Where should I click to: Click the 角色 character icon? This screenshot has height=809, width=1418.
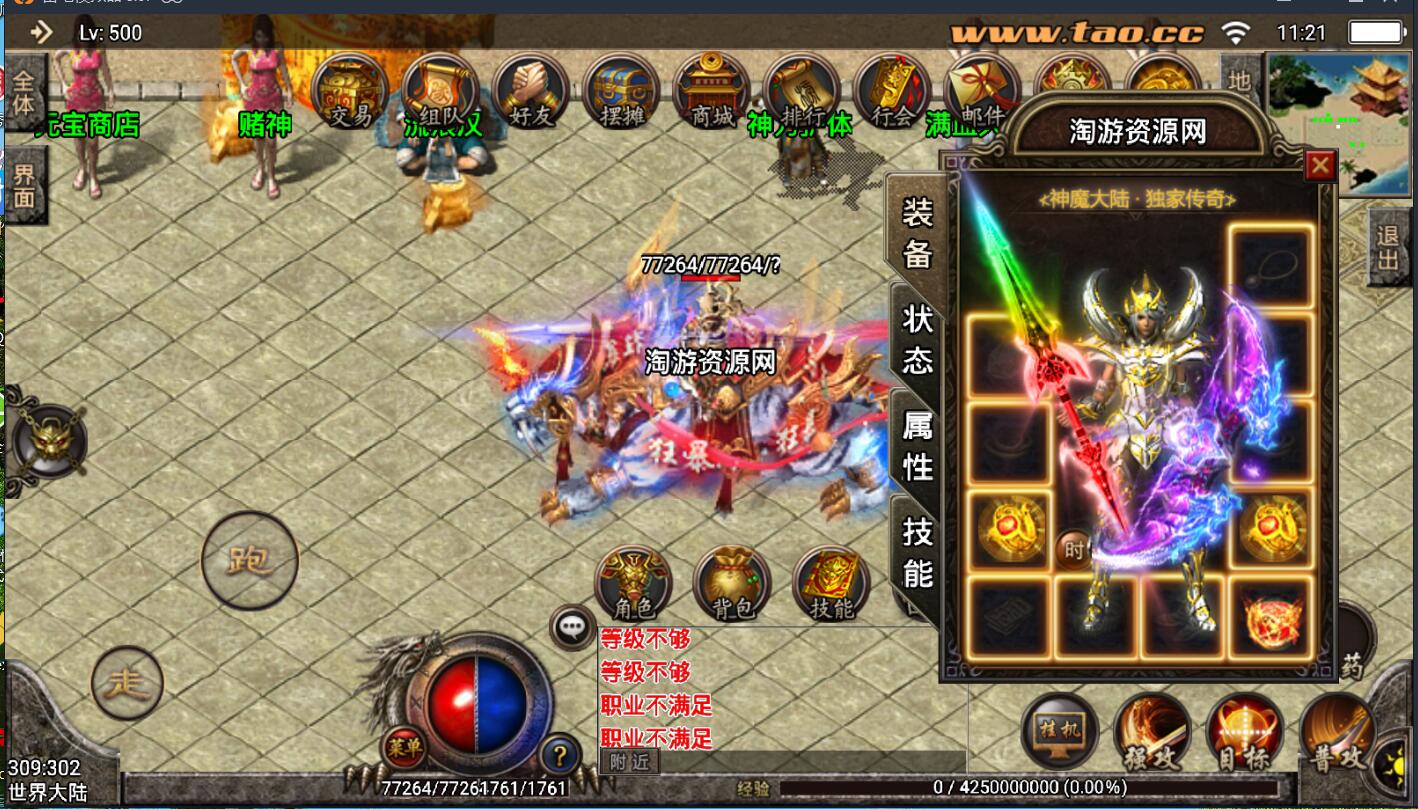coord(633,583)
